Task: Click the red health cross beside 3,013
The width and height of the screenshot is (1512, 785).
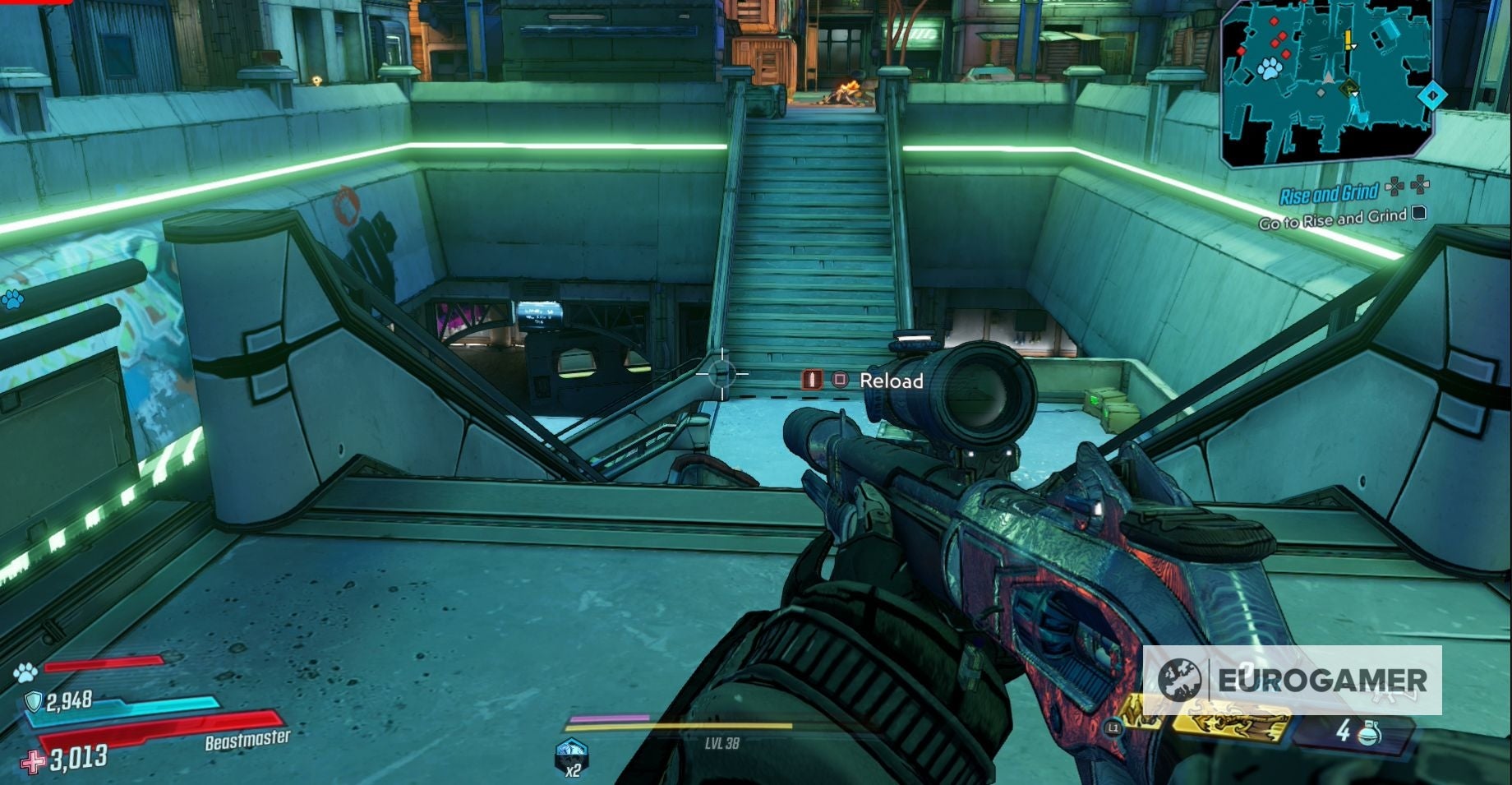Action: (x=32, y=760)
